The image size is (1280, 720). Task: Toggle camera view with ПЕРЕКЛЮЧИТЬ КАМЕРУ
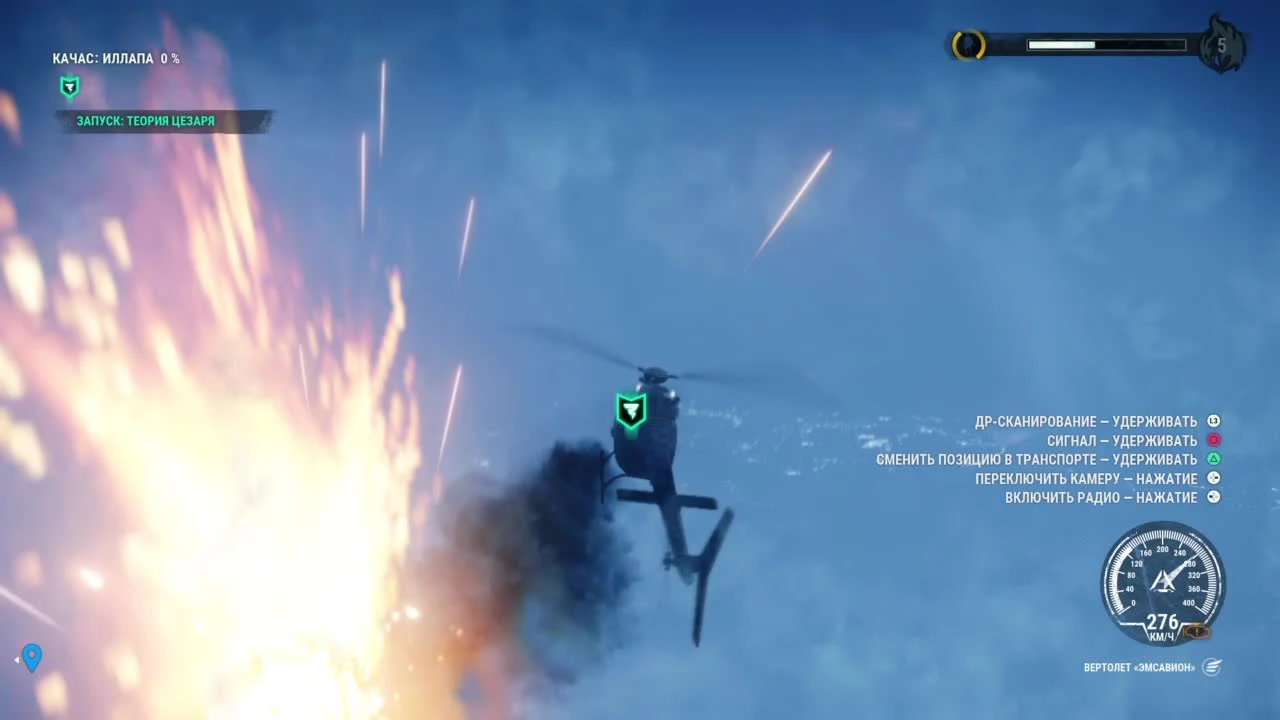(1087, 478)
